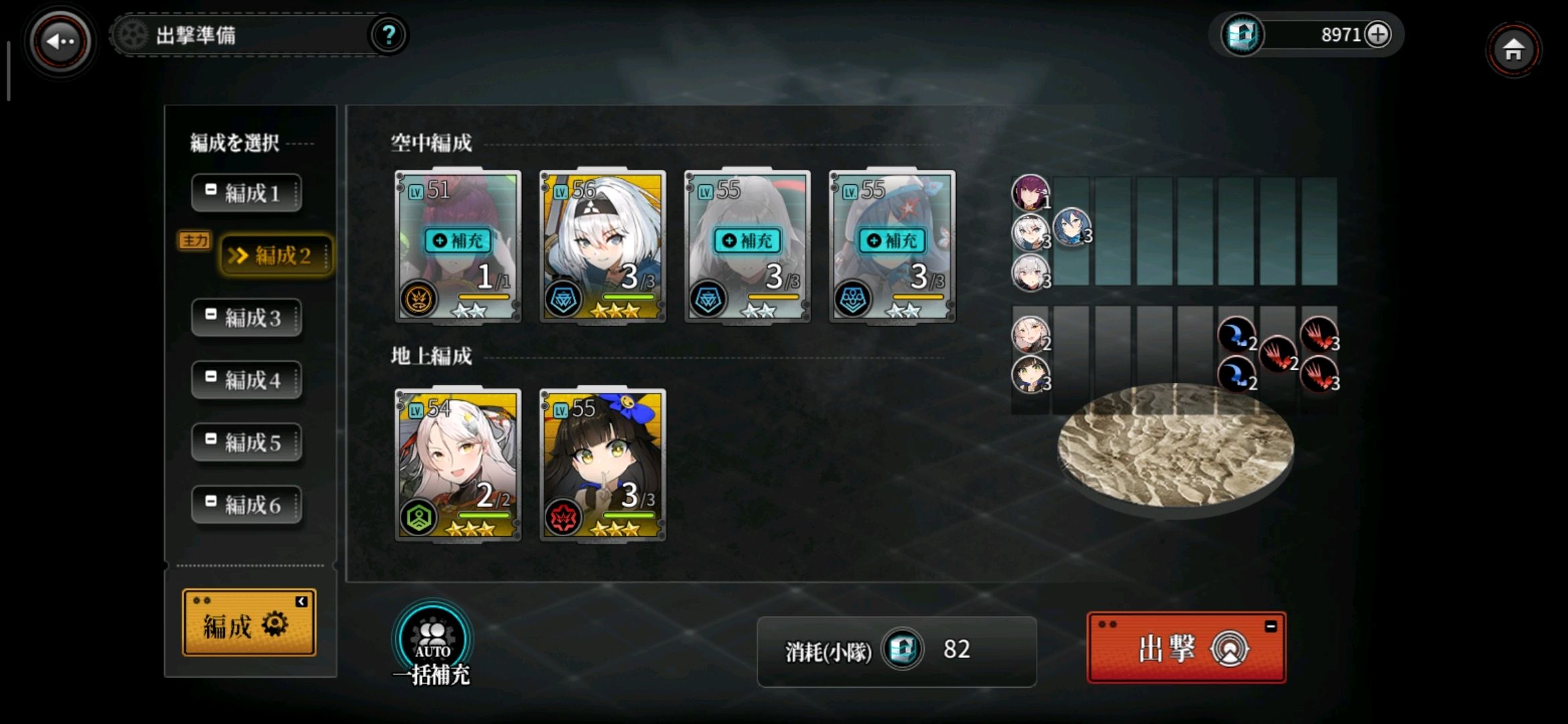Select the level 56 white-haired unit card

tap(602, 245)
